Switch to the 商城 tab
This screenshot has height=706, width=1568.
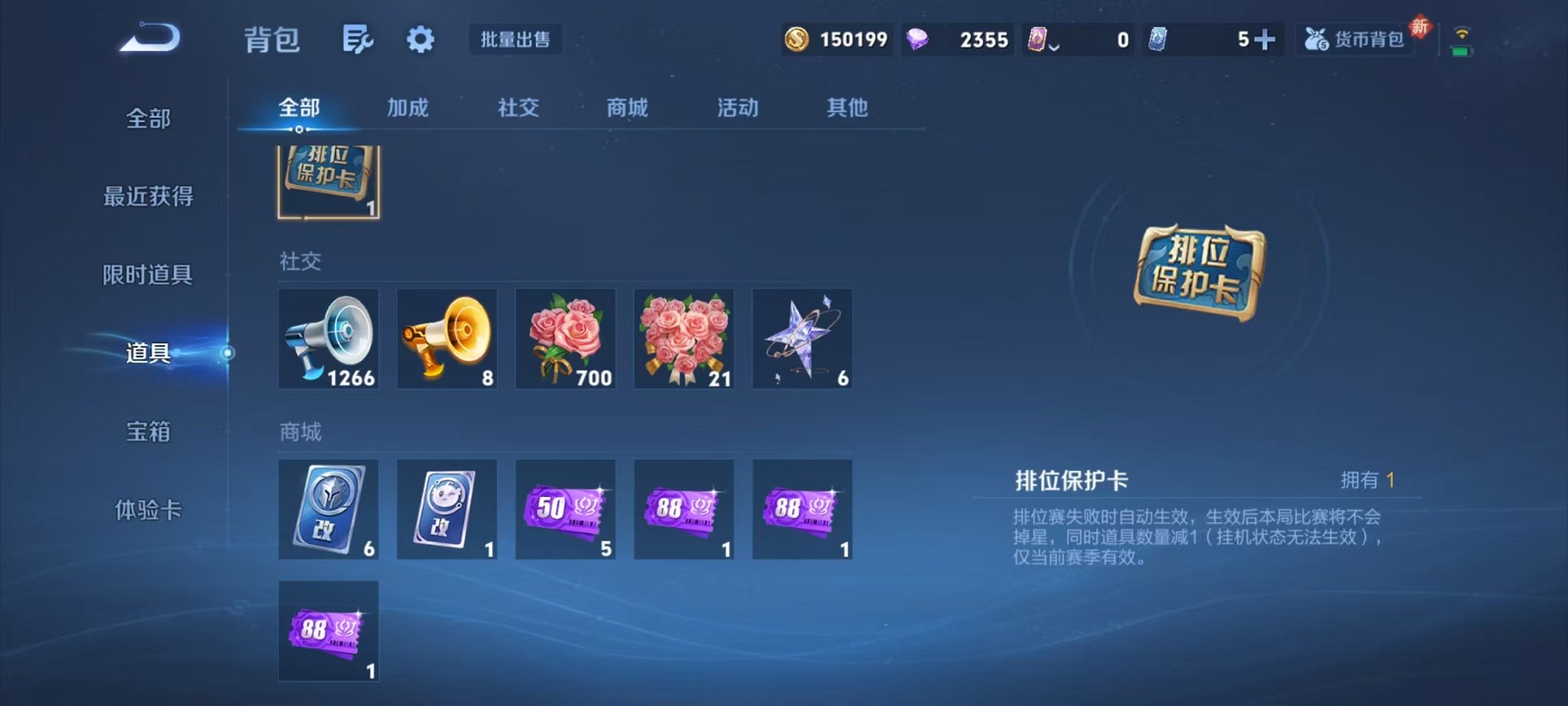[626, 108]
